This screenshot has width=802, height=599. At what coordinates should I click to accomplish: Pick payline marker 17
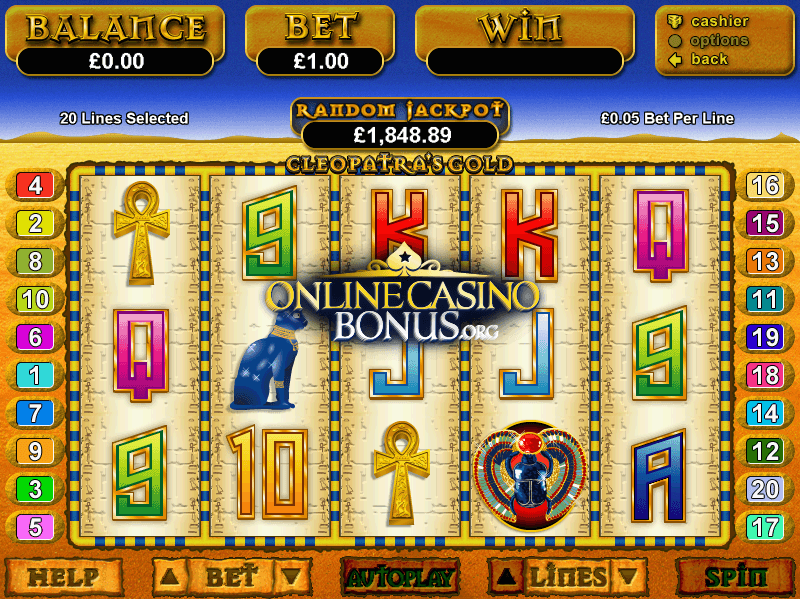pos(765,527)
